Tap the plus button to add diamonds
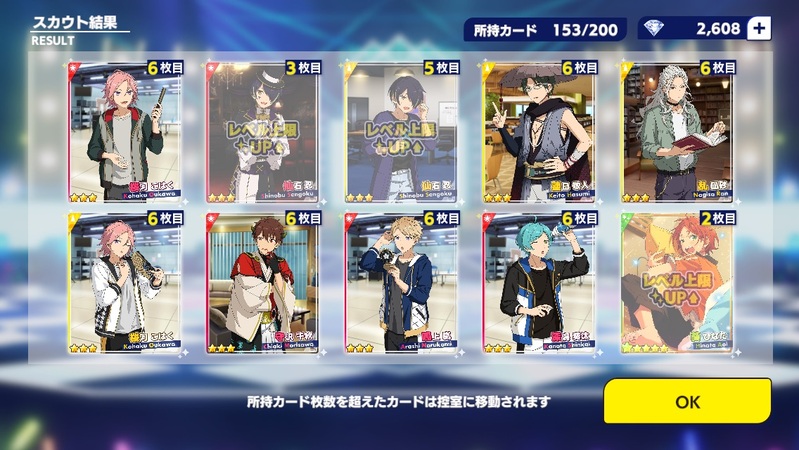799x450 pixels. tap(759, 28)
